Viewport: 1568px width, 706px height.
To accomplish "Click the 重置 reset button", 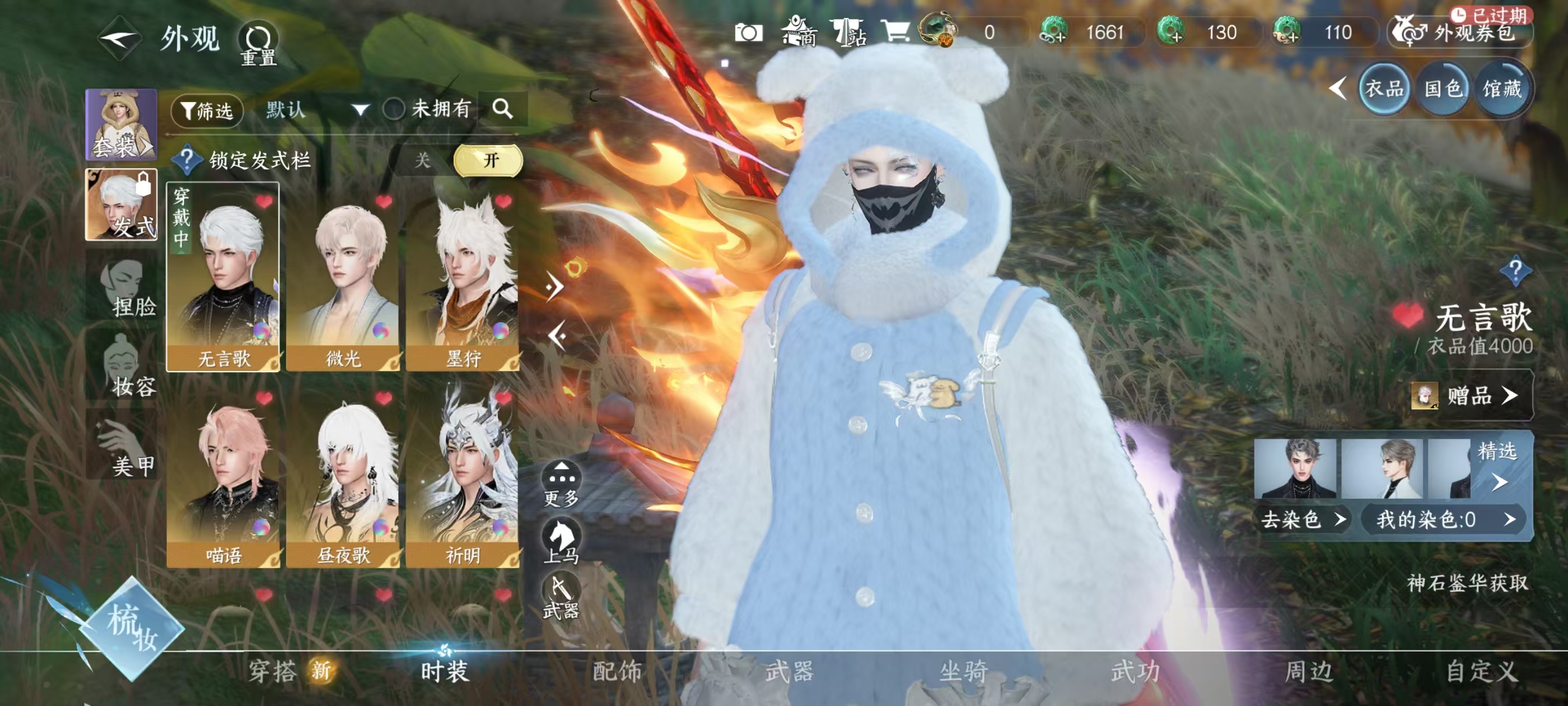I will [x=259, y=44].
